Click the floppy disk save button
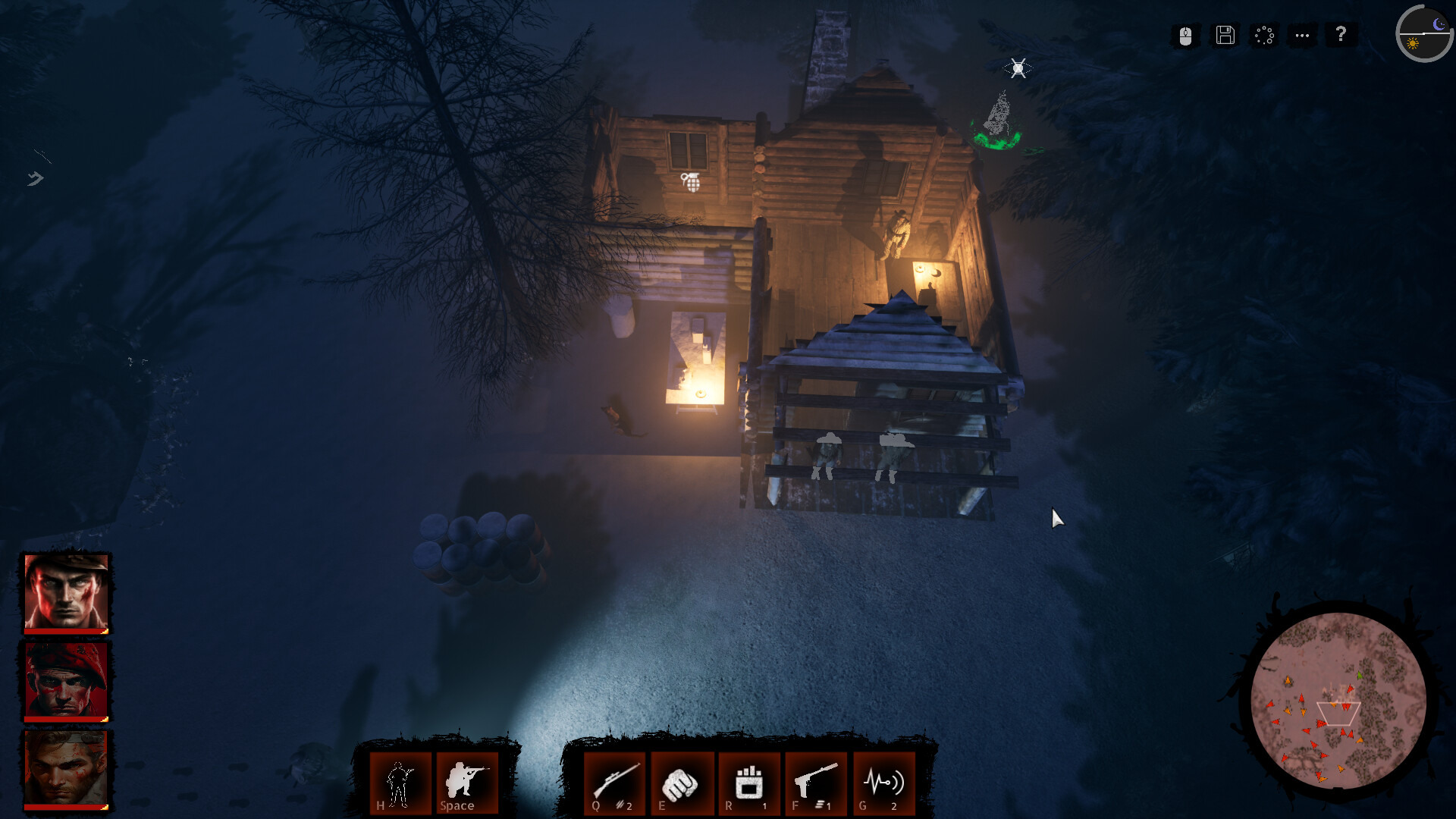1456x819 pixels. pyautogui.click(x=1225, y=36)
